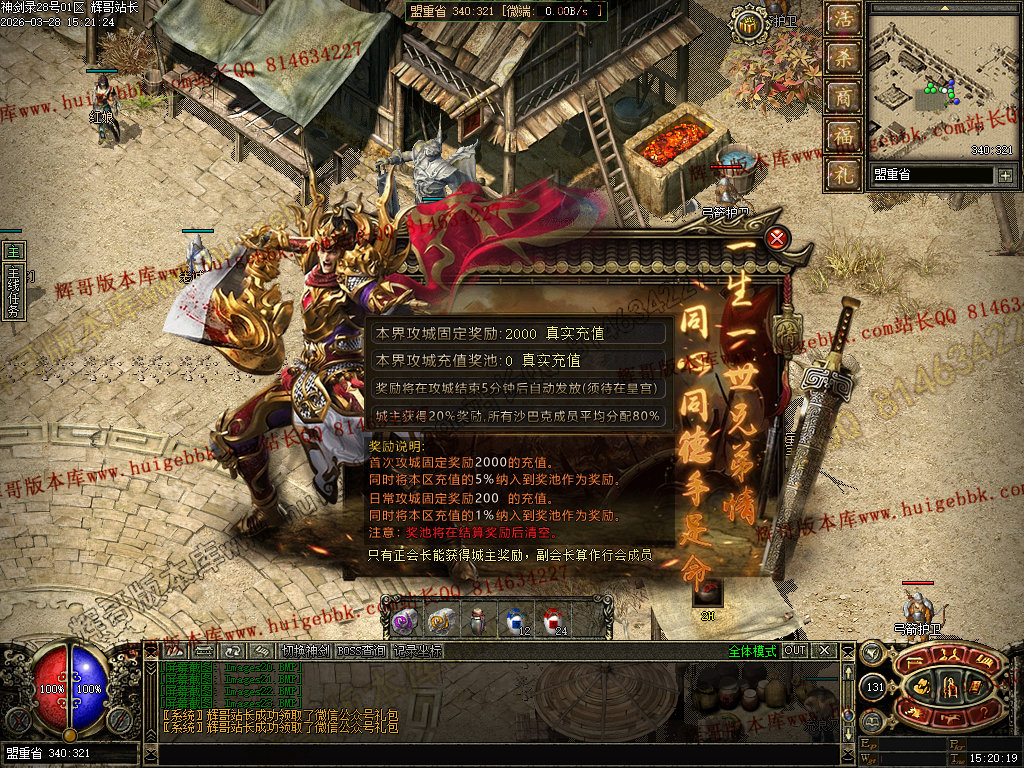Open the 商 shop button
Screen dimensions: 1024x768
point(844,97)
